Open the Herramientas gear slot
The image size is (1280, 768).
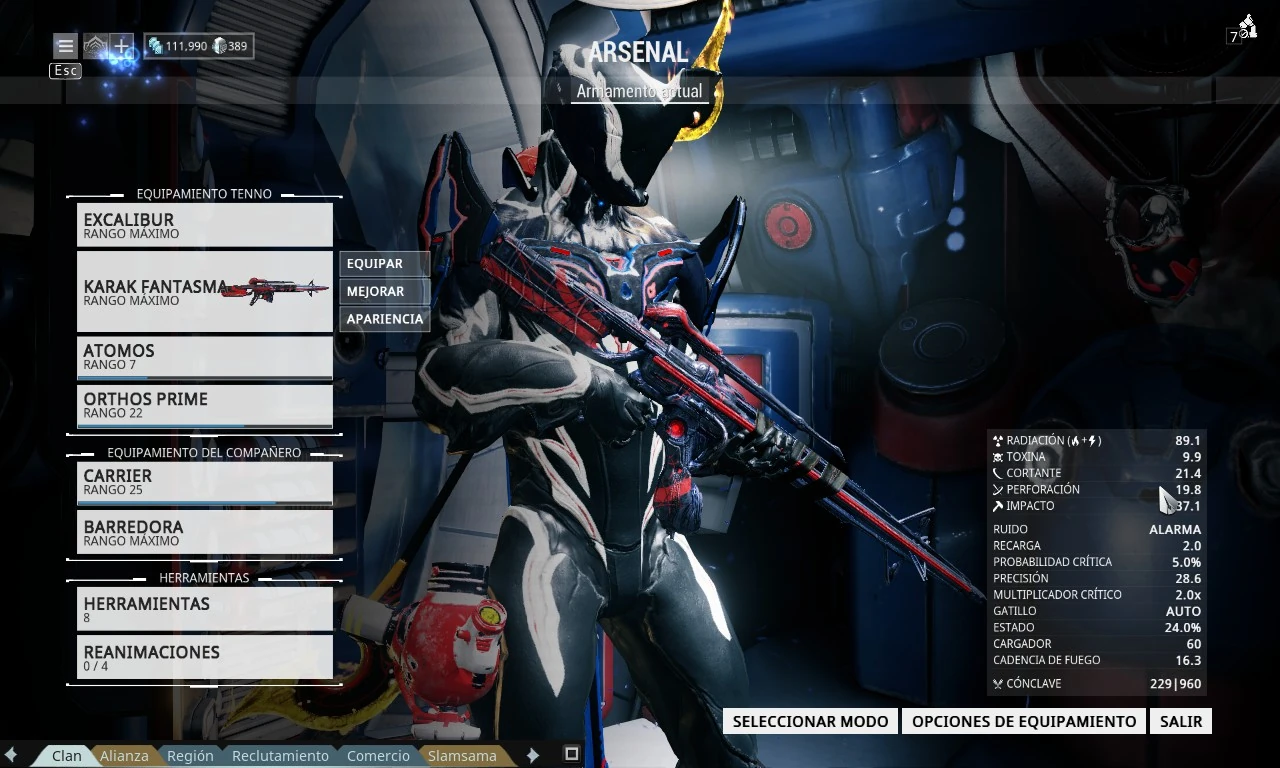tap(204, 609)
